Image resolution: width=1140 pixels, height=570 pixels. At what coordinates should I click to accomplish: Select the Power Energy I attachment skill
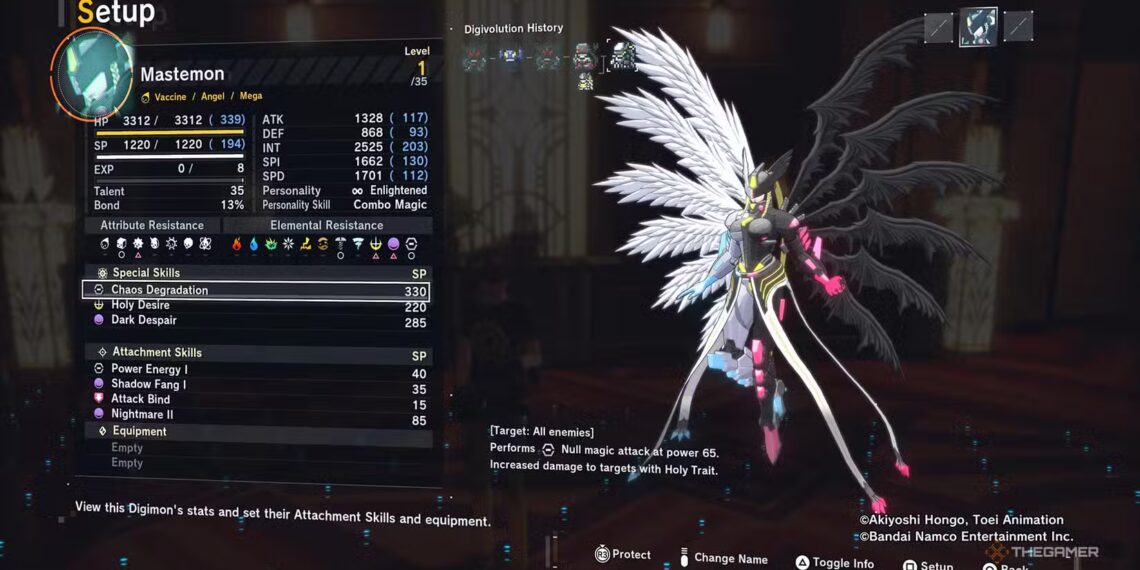coord(148,370)
